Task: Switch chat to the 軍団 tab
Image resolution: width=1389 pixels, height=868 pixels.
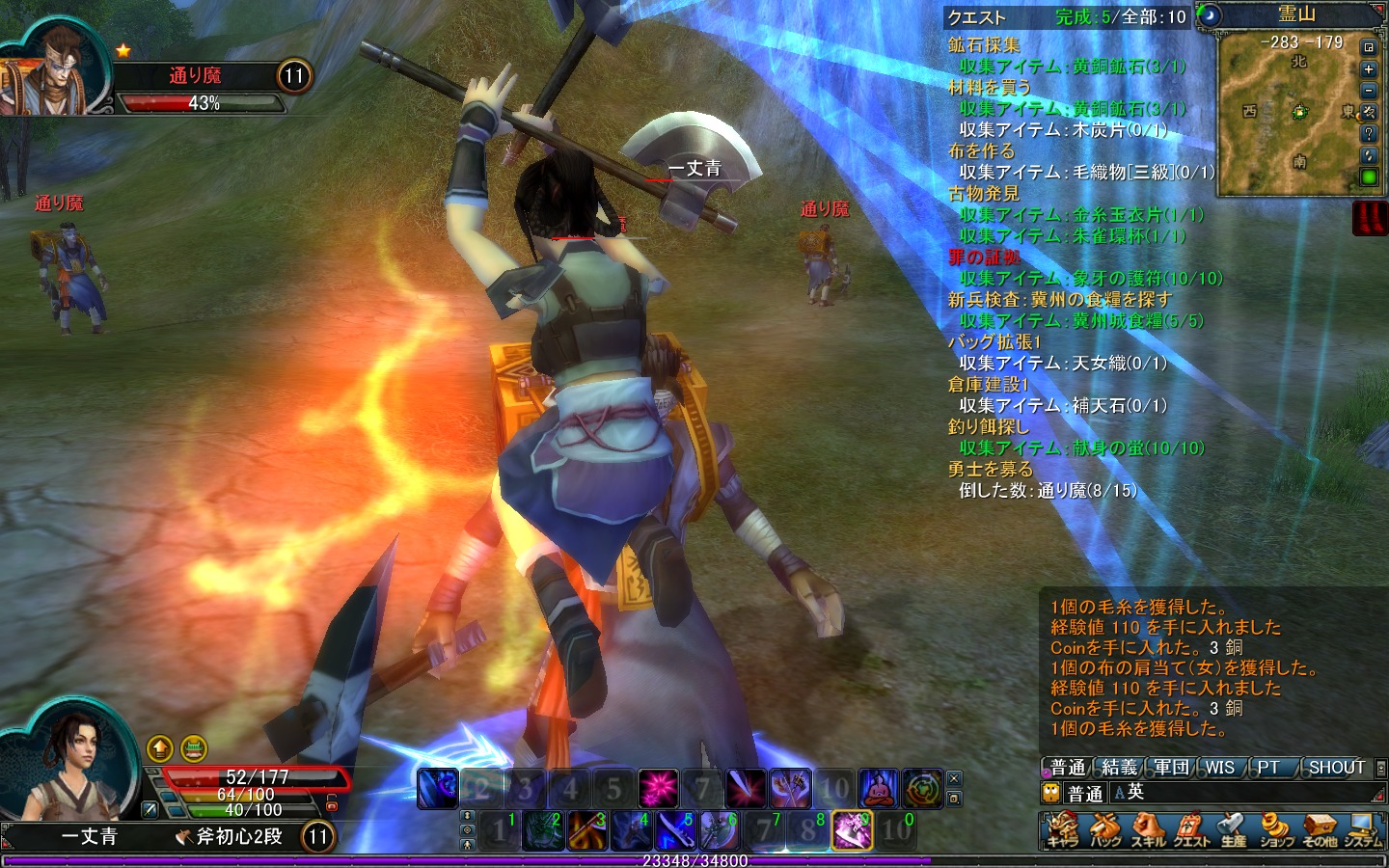Action: [x=1171, y=768]
